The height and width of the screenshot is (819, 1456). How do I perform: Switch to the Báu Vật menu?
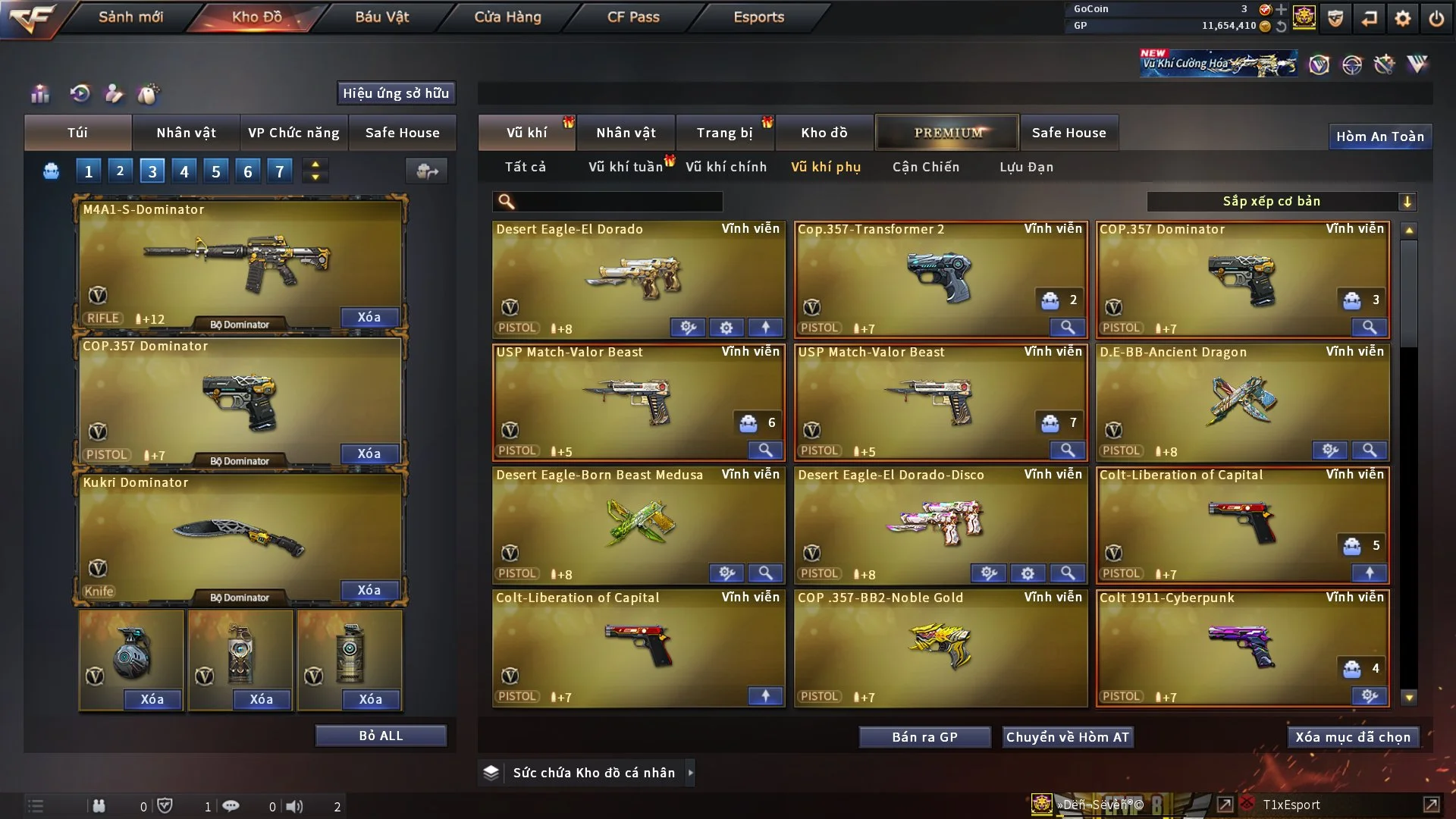pyautogui.click(x=381, y=17)
